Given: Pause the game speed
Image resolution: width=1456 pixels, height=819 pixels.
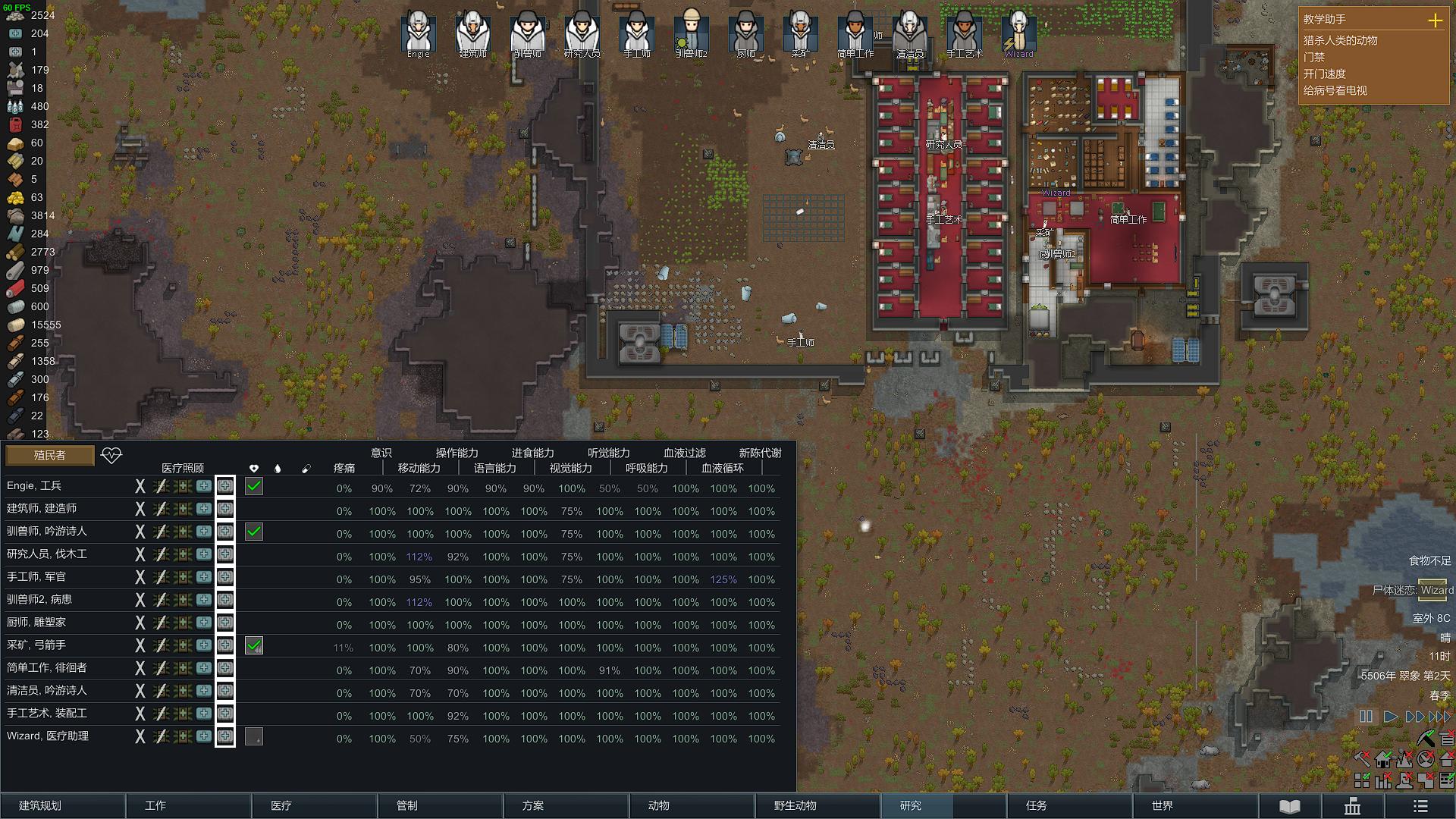Looking at the screenshot, I should [1366, 717].
